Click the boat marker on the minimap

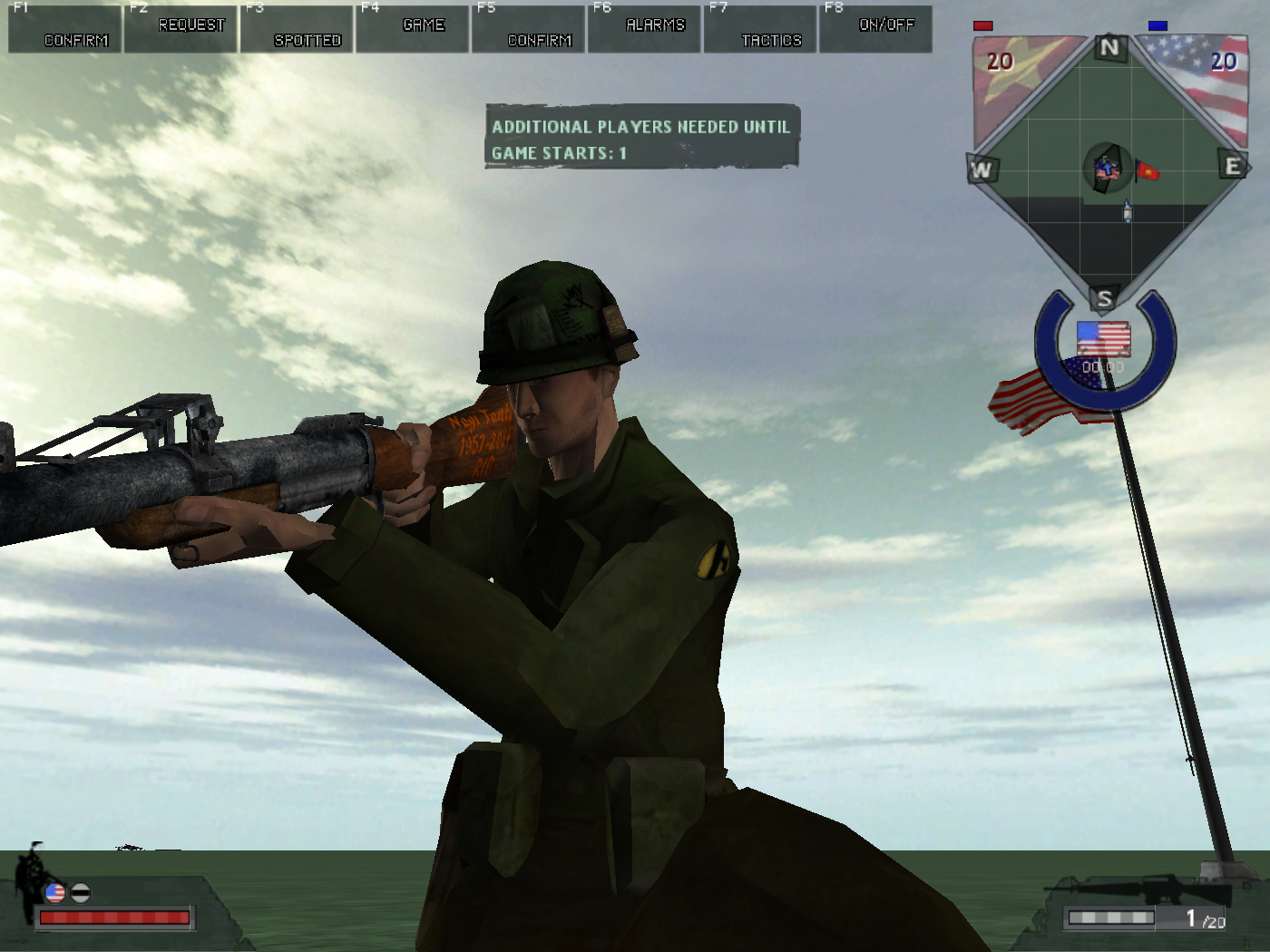(1128, 212)
